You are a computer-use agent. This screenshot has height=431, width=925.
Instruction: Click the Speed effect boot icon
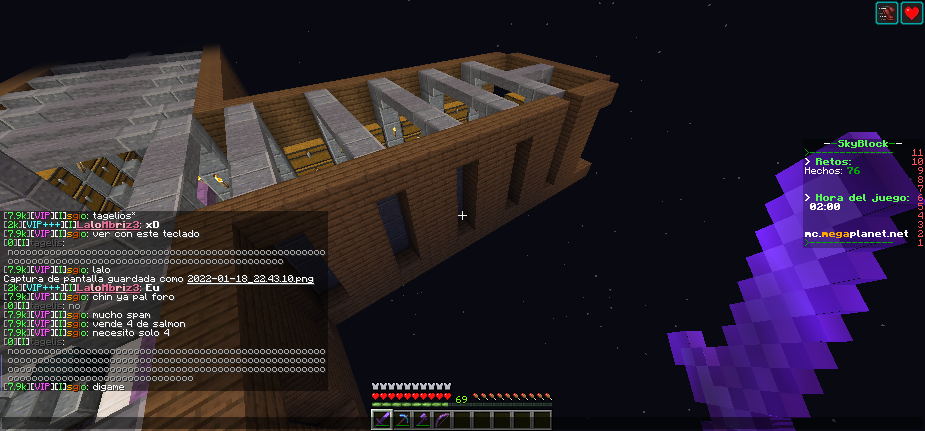click(888, 13)
